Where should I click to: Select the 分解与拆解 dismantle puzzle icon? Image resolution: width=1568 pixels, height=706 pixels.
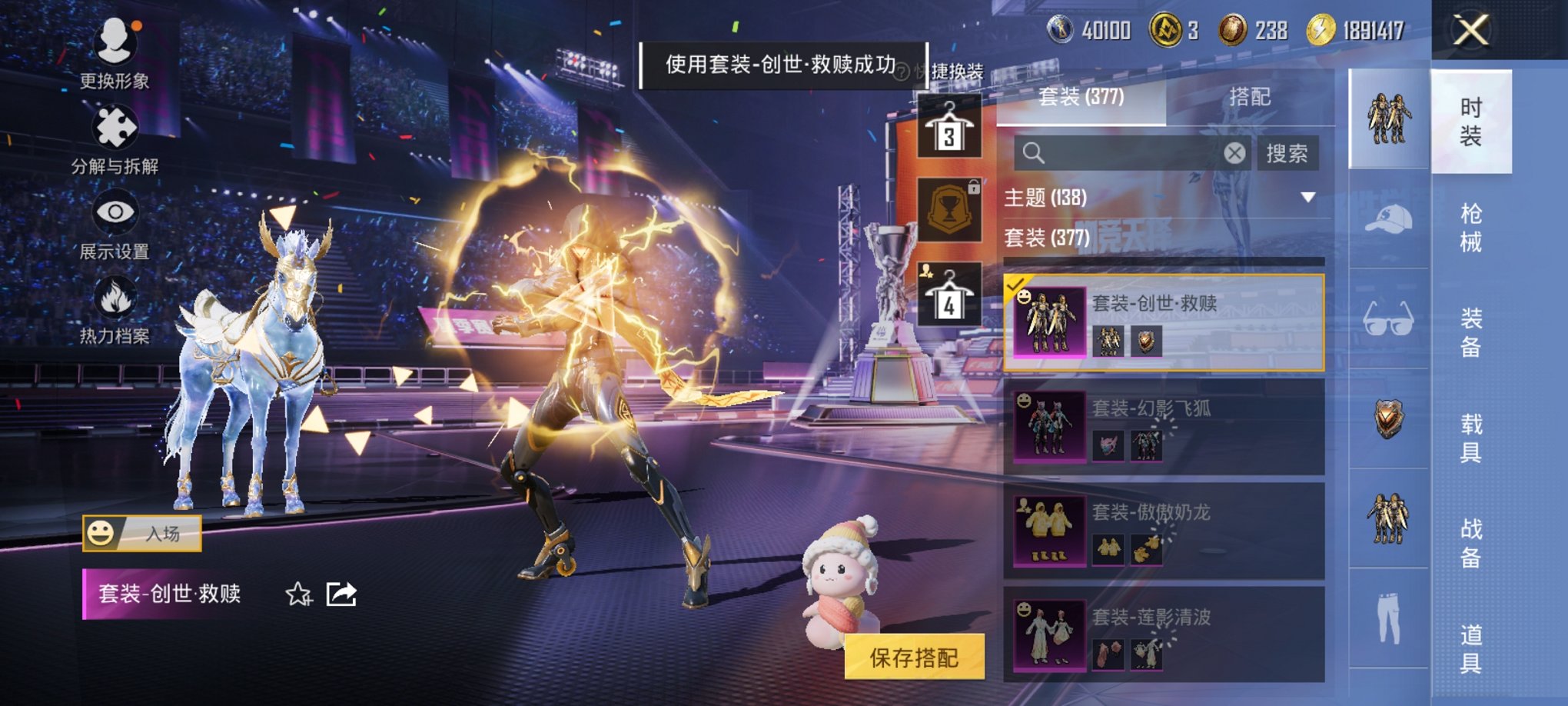tap(114, 123)
